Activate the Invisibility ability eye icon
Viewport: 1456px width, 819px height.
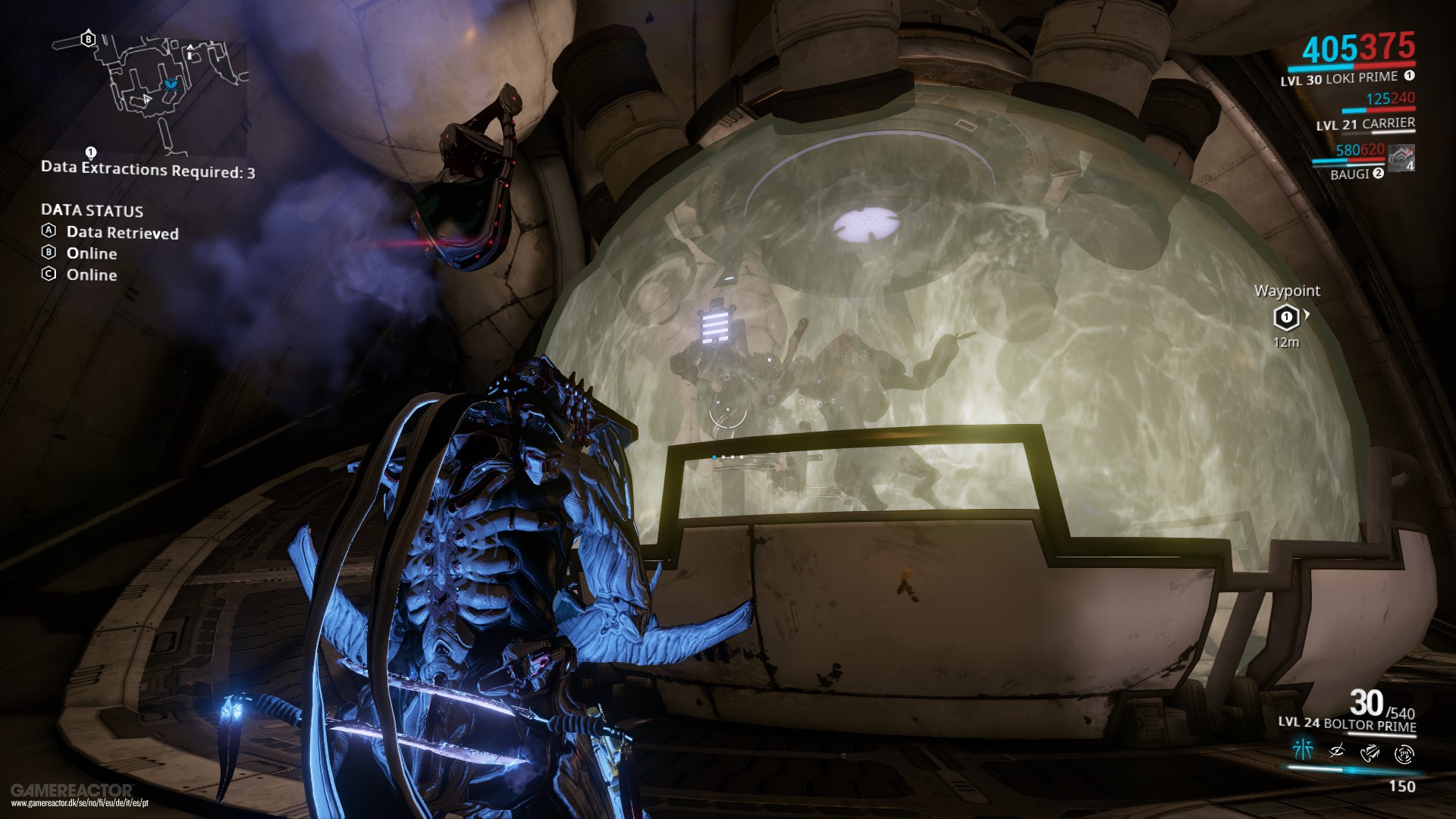click(x=1336, y=751)
